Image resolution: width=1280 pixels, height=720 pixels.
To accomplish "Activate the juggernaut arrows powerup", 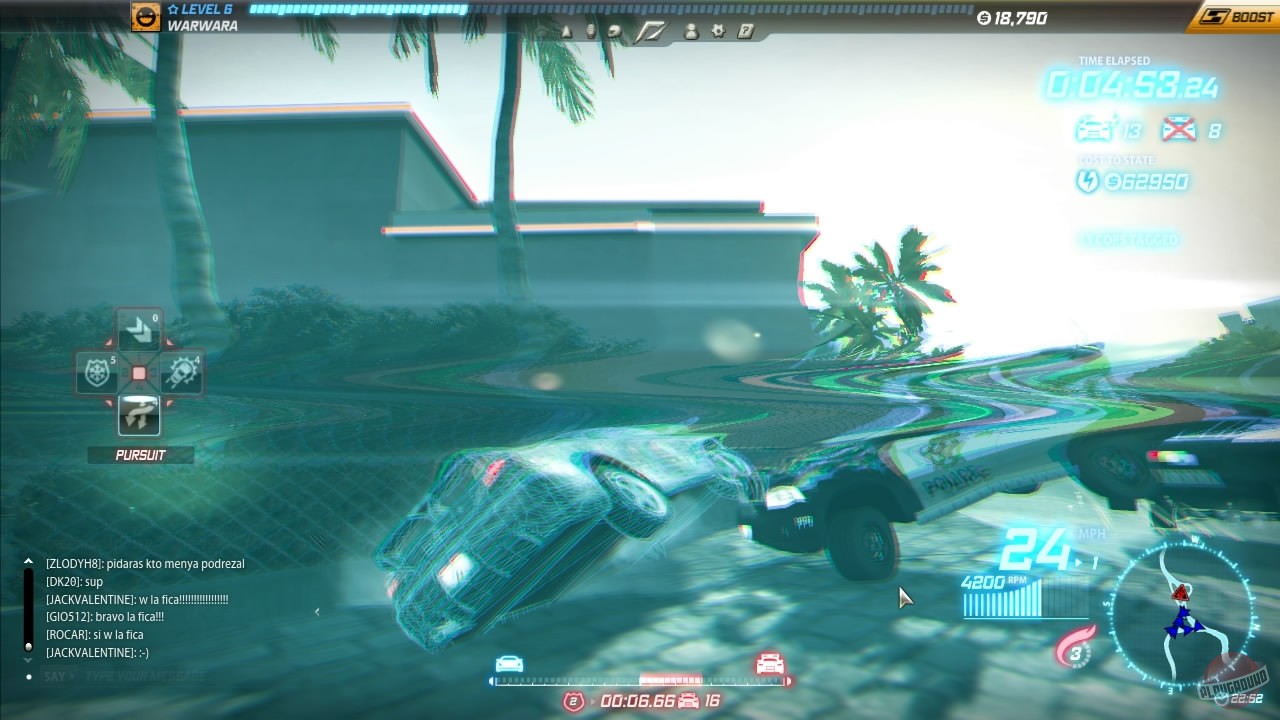I will [x=139, y=328].
